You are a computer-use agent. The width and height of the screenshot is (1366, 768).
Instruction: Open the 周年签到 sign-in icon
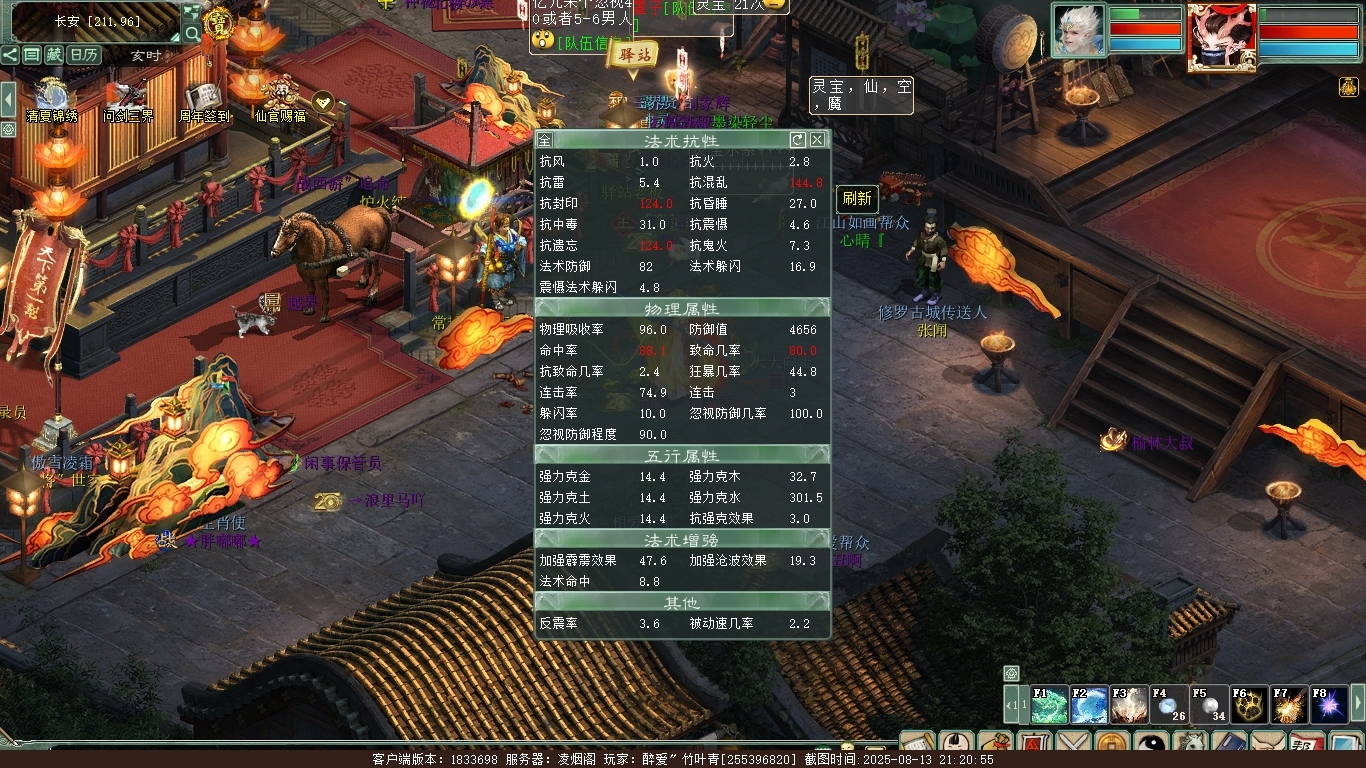point(204,98)
